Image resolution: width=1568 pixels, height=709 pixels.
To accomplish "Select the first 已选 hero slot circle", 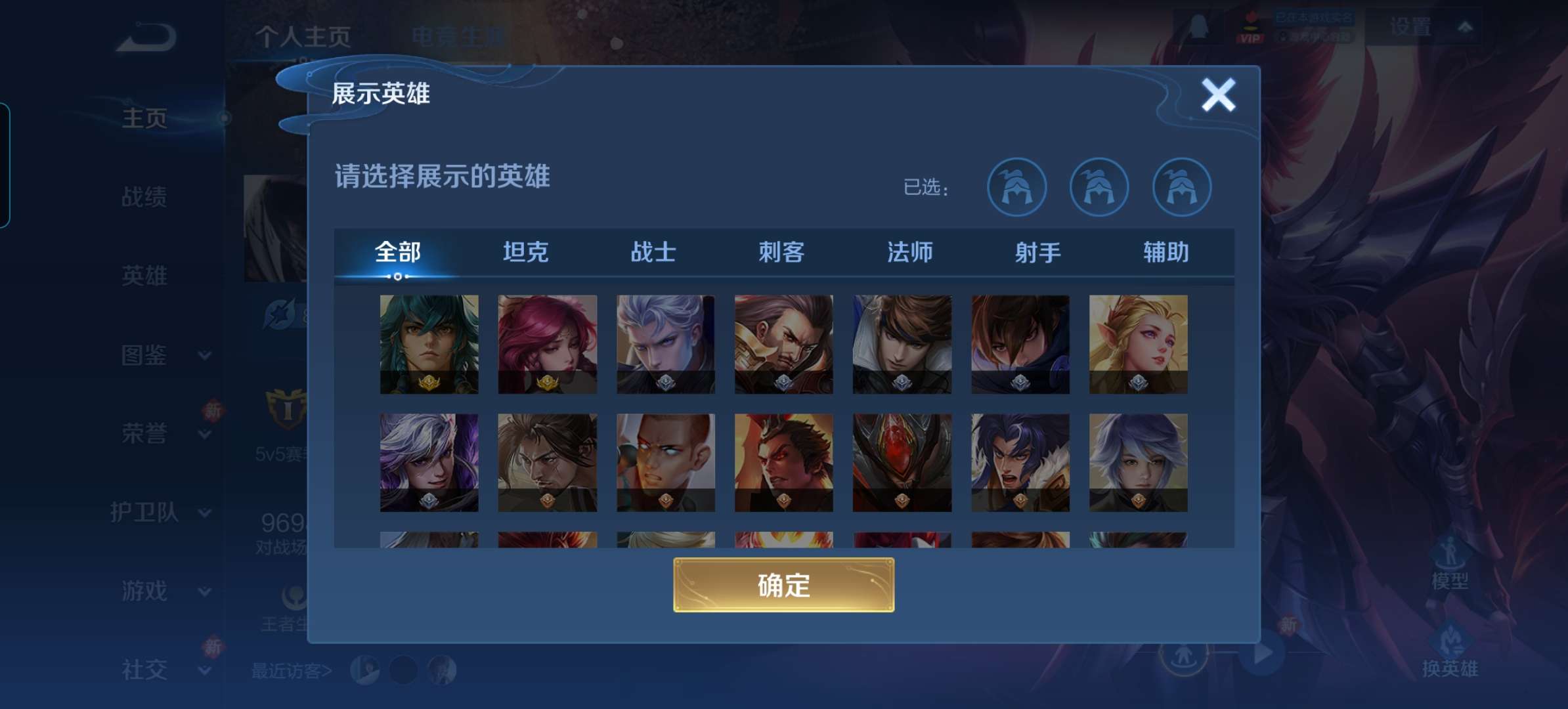I will point(1016,187).
